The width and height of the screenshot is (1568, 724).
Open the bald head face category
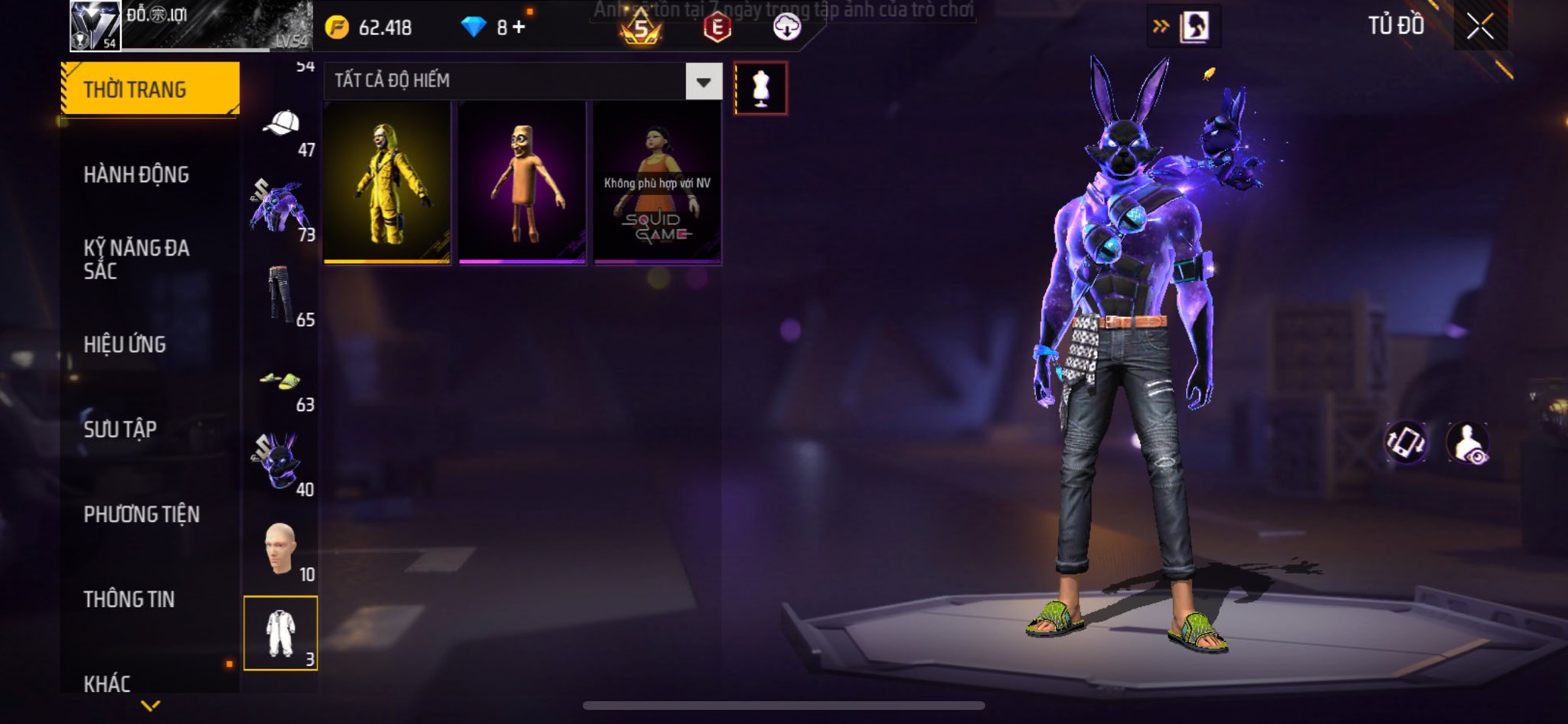pyautogui.click(x=280, y=549)
